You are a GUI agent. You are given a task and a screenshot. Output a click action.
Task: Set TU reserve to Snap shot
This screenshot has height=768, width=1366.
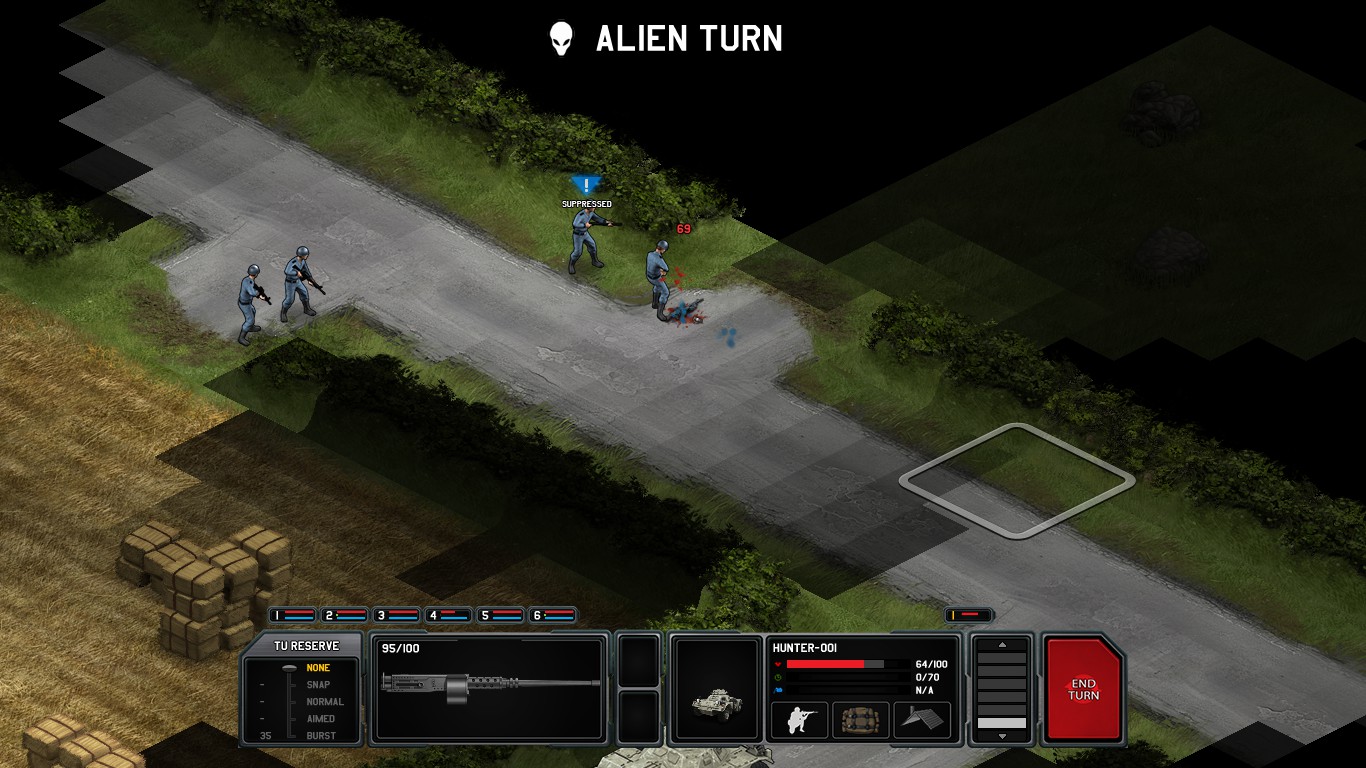tap(318, 685)
